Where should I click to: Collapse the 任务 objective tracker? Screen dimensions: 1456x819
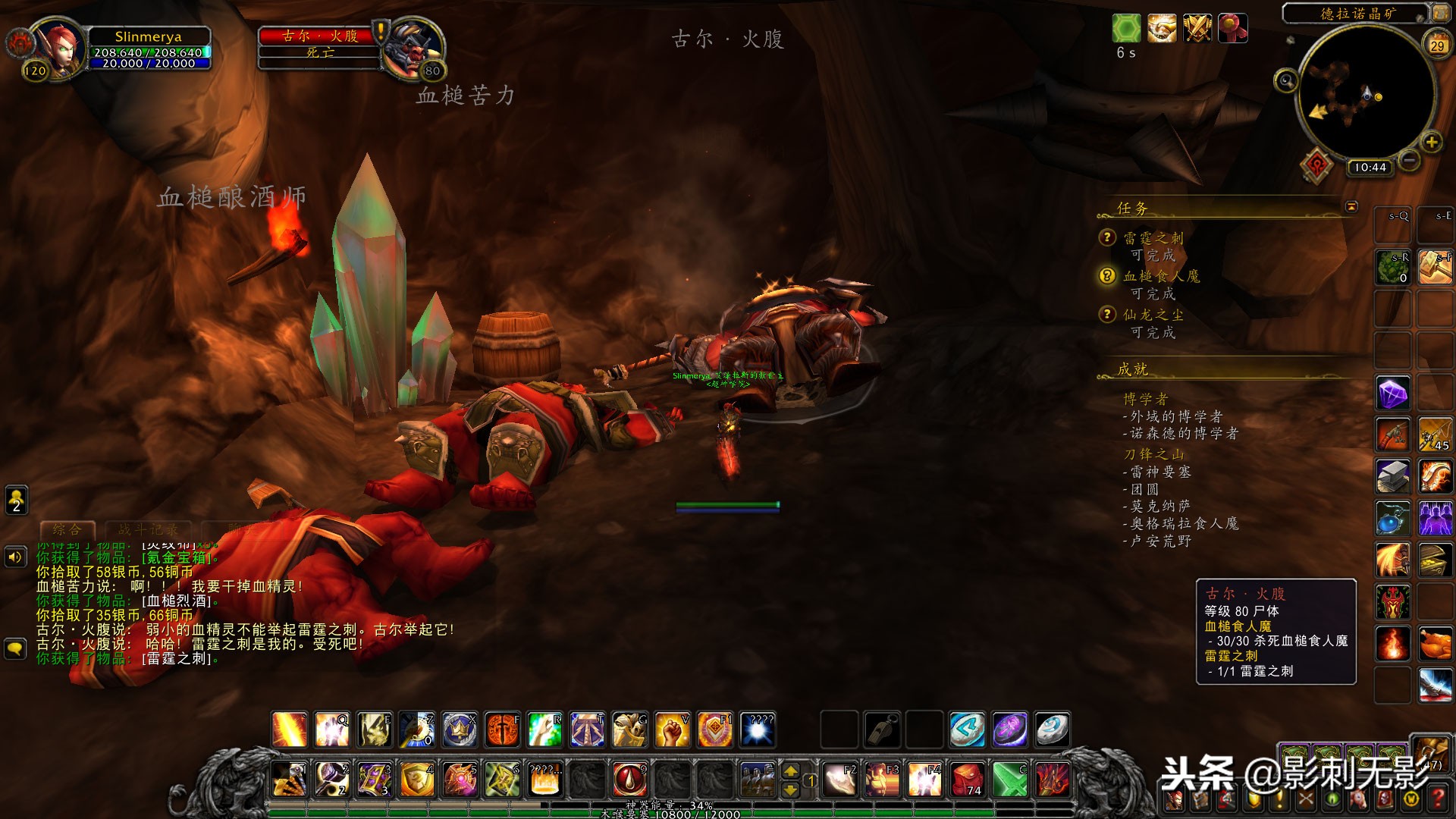pyautogui.click(x=1351, y=206)
